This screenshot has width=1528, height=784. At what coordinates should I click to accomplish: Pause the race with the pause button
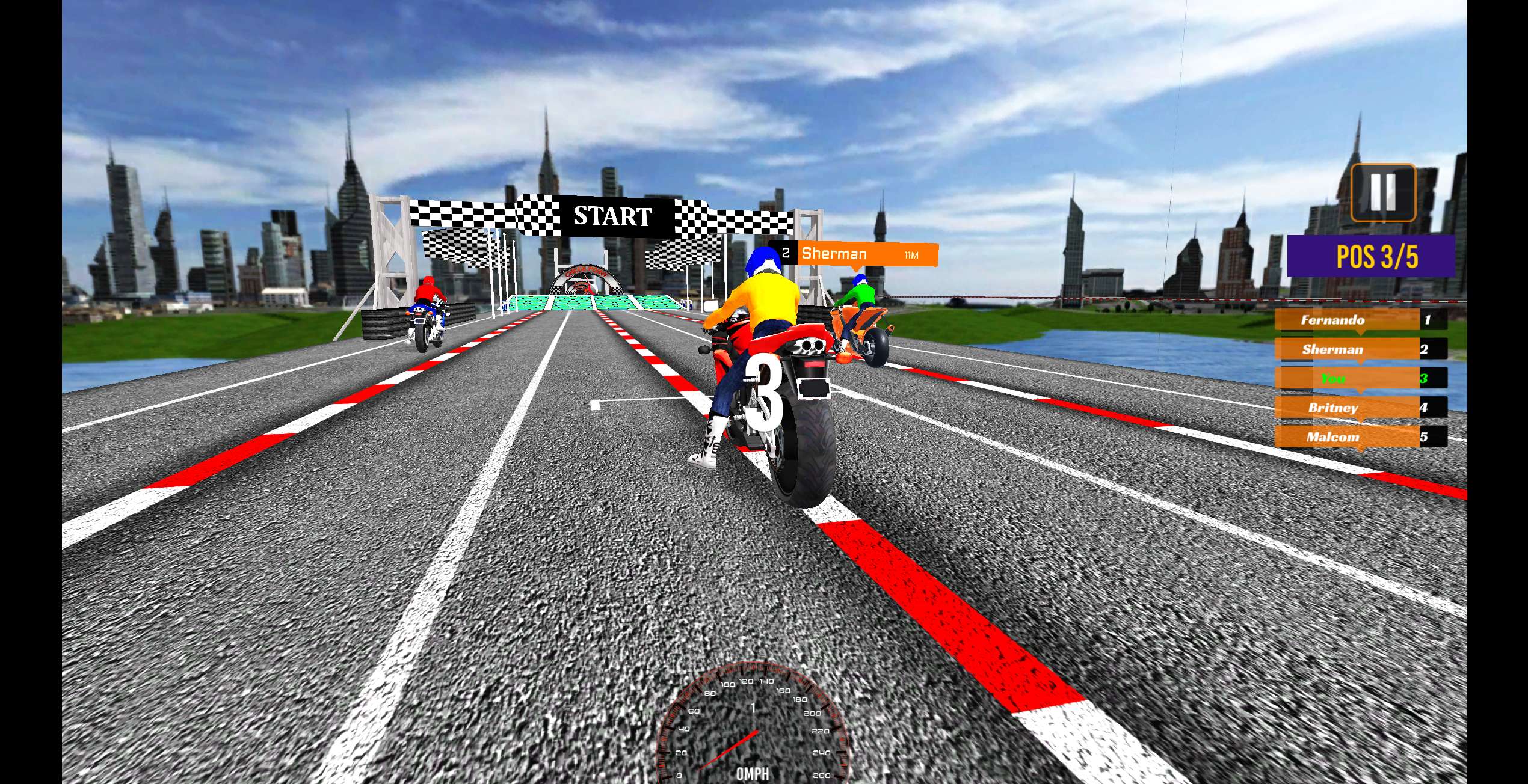(x=1382, y=192)
